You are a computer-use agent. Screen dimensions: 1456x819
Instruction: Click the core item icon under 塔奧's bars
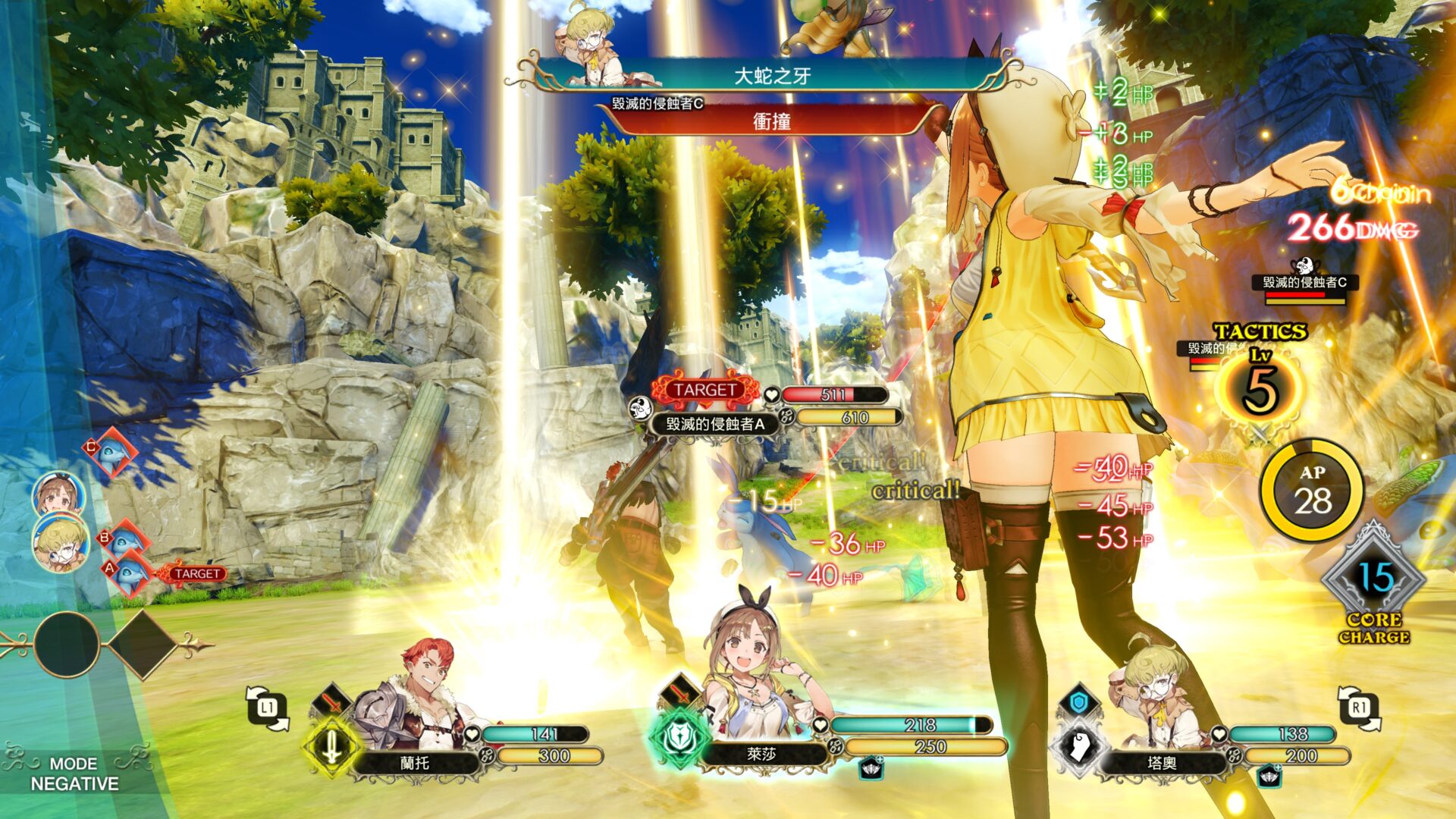click(1269, 776)
